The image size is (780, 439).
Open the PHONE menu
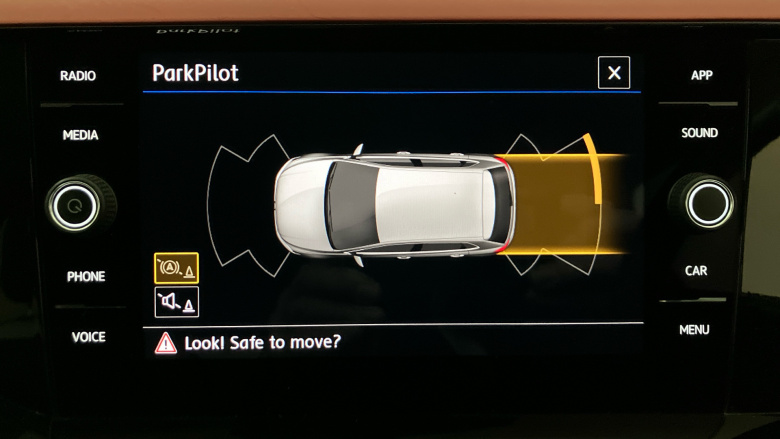[86, 276]
